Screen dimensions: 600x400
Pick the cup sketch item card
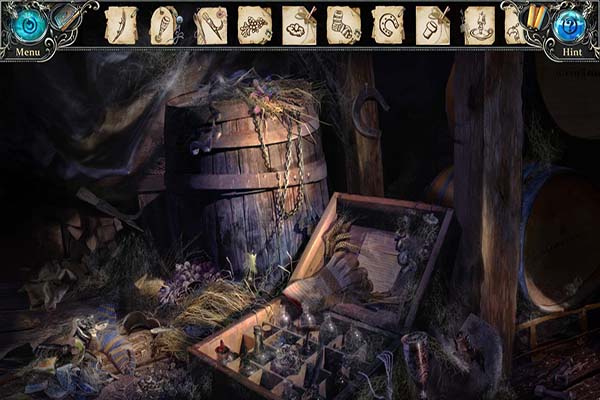click(431, 24)
